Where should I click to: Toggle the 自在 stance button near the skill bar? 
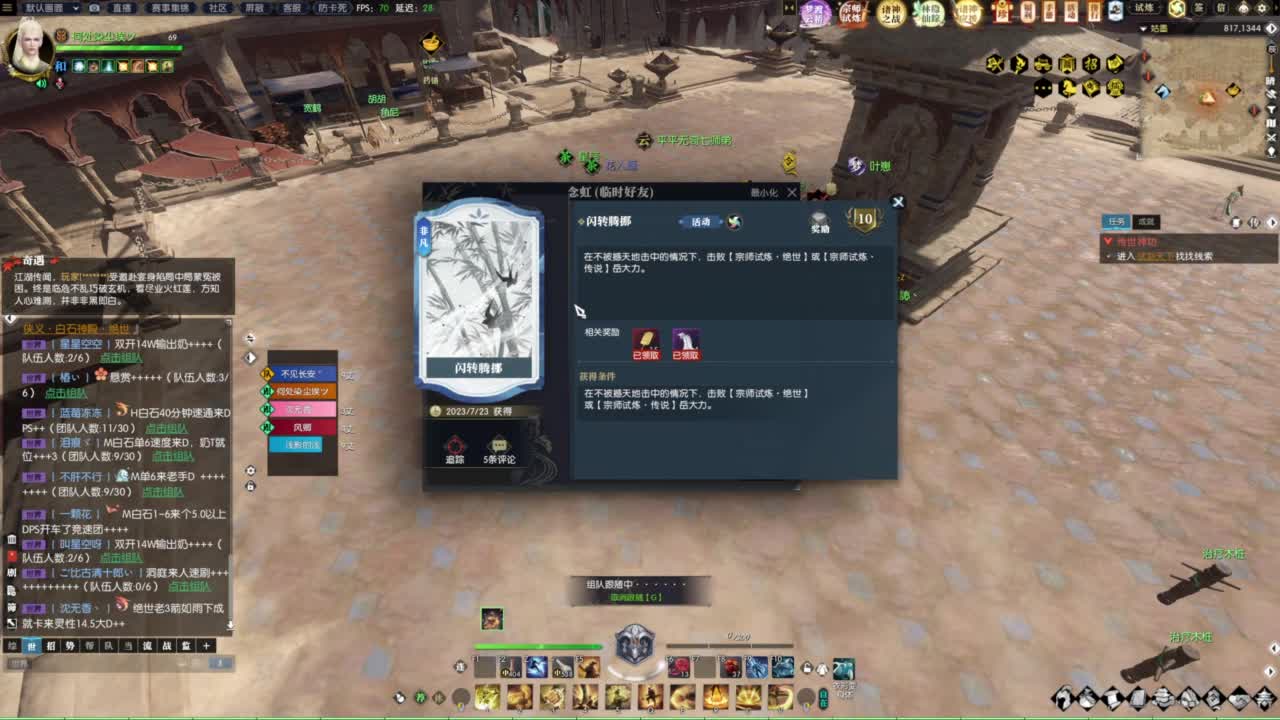[823, 697]
